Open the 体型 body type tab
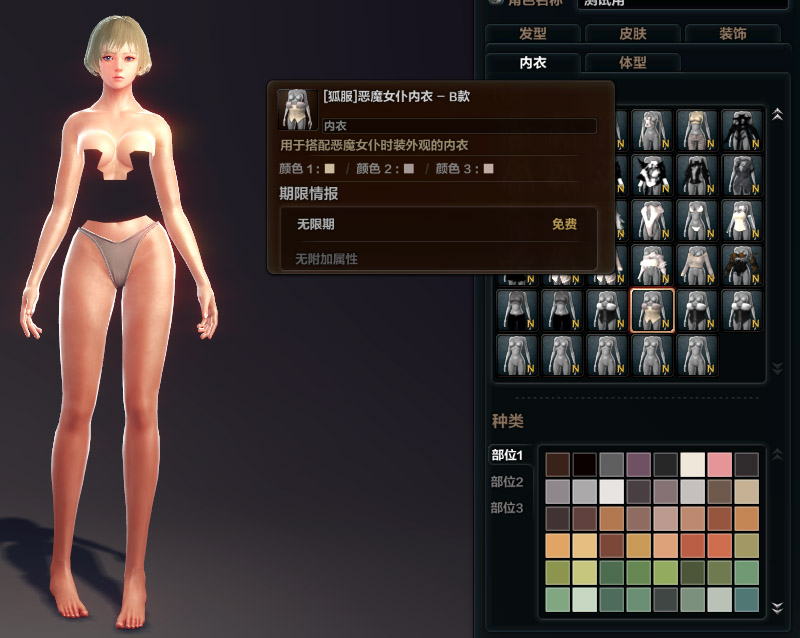Image resolution: width=800 pixels, height=638 pixels. [x=632, y=63]
